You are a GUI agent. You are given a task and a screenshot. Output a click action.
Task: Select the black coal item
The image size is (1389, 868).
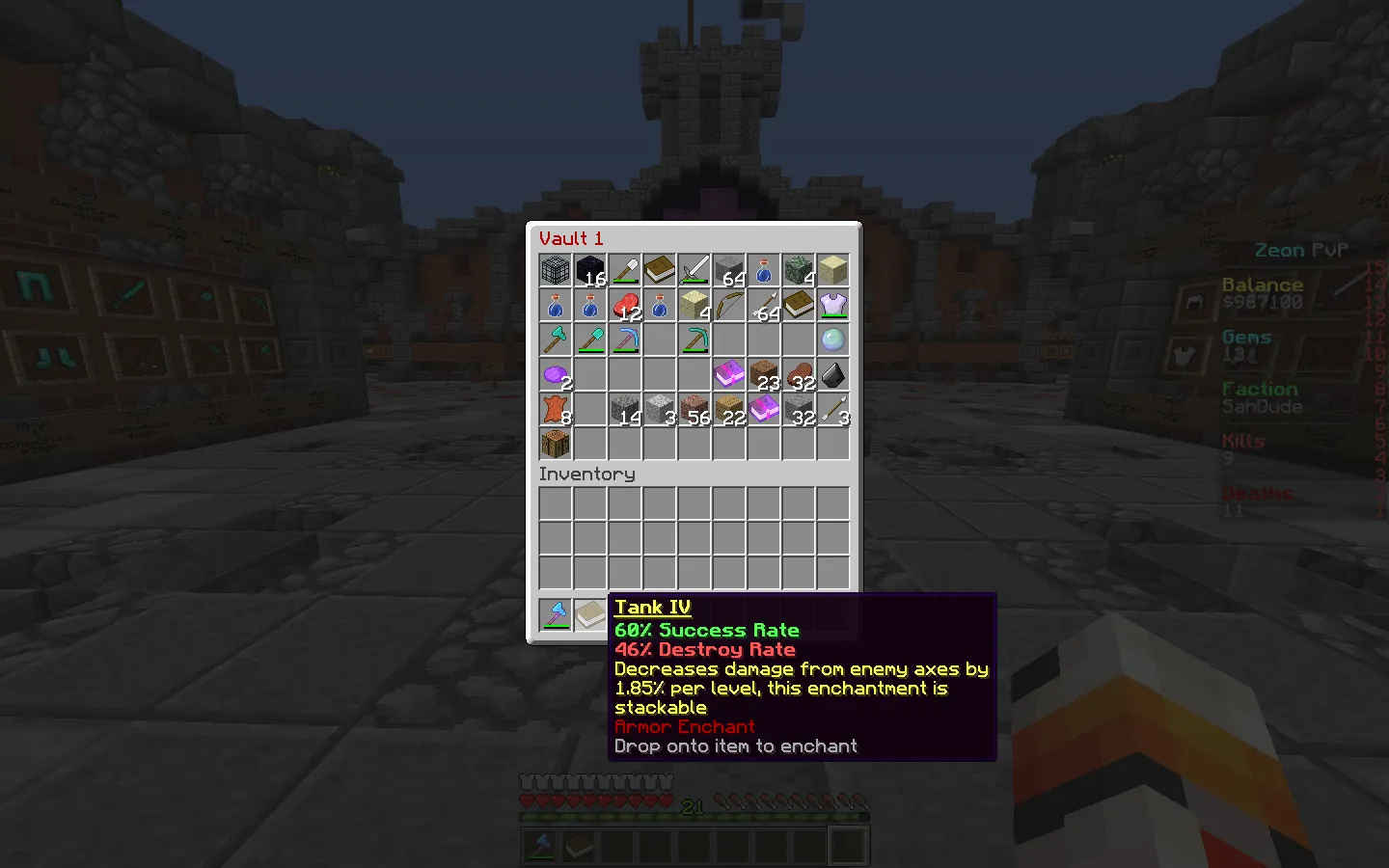(x=833, y=375)
